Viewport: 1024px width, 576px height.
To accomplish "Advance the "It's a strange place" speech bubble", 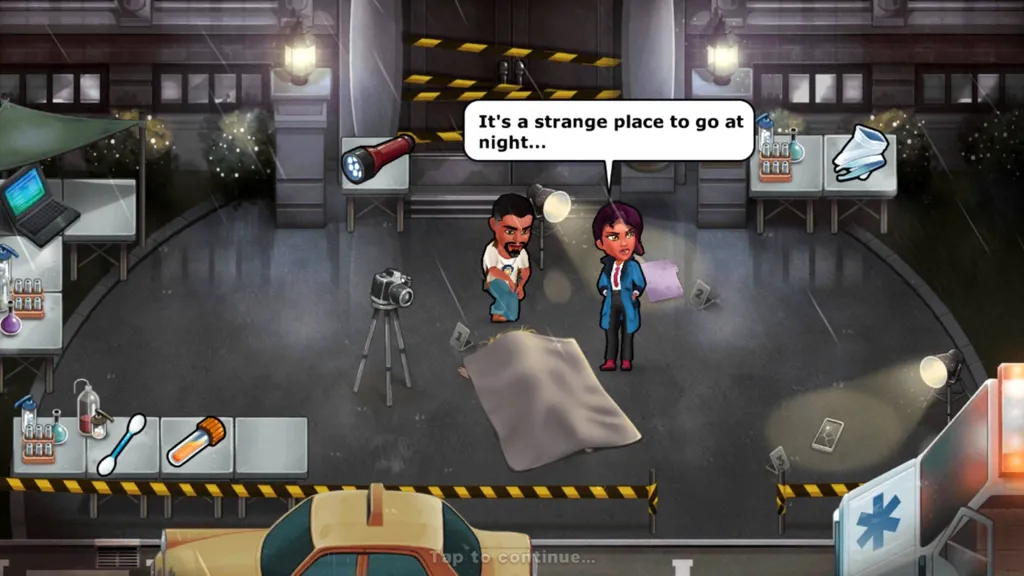I will 607,131.
